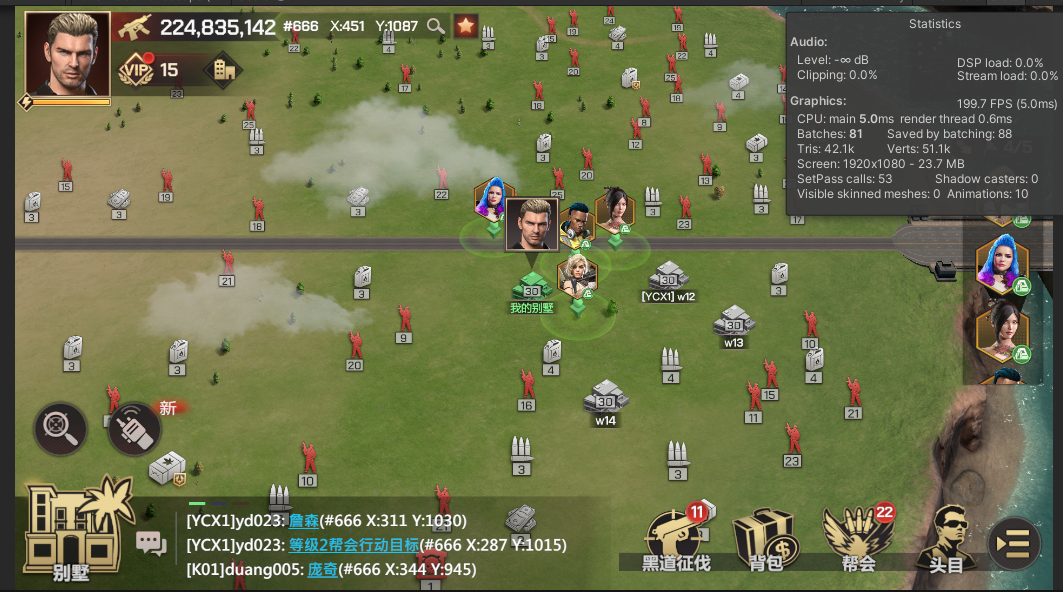Follow the 等级2帮会行动目标 chat link
Image resolution: width=1063 pixels, height=592 pixels.
(353, 545)
